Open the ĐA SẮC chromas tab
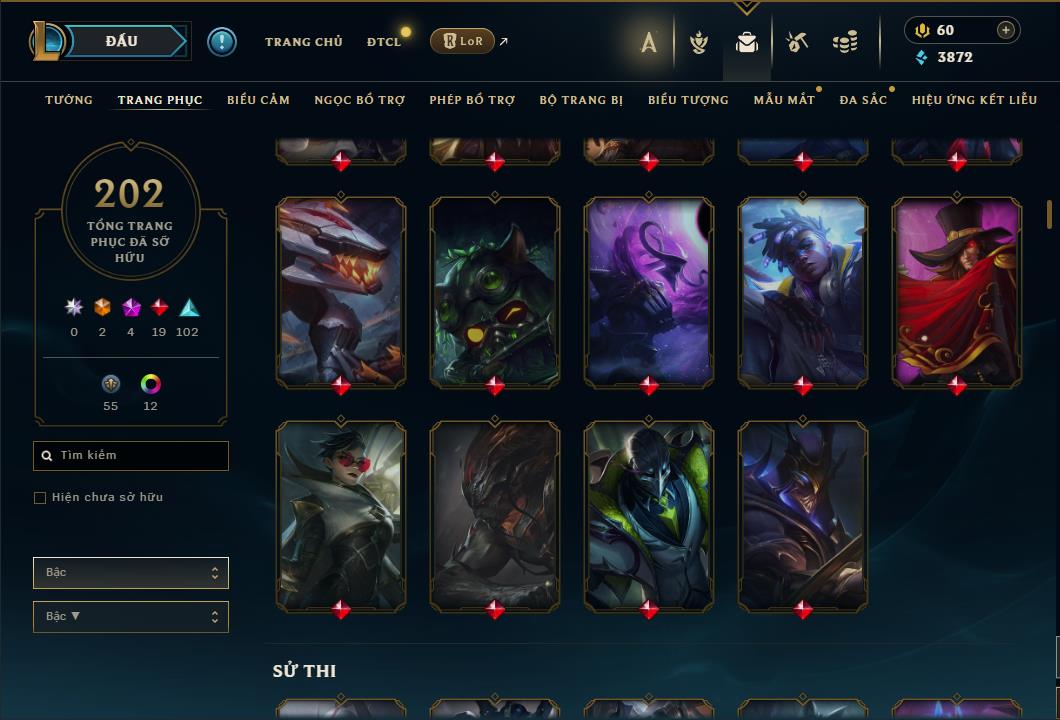 863,100
